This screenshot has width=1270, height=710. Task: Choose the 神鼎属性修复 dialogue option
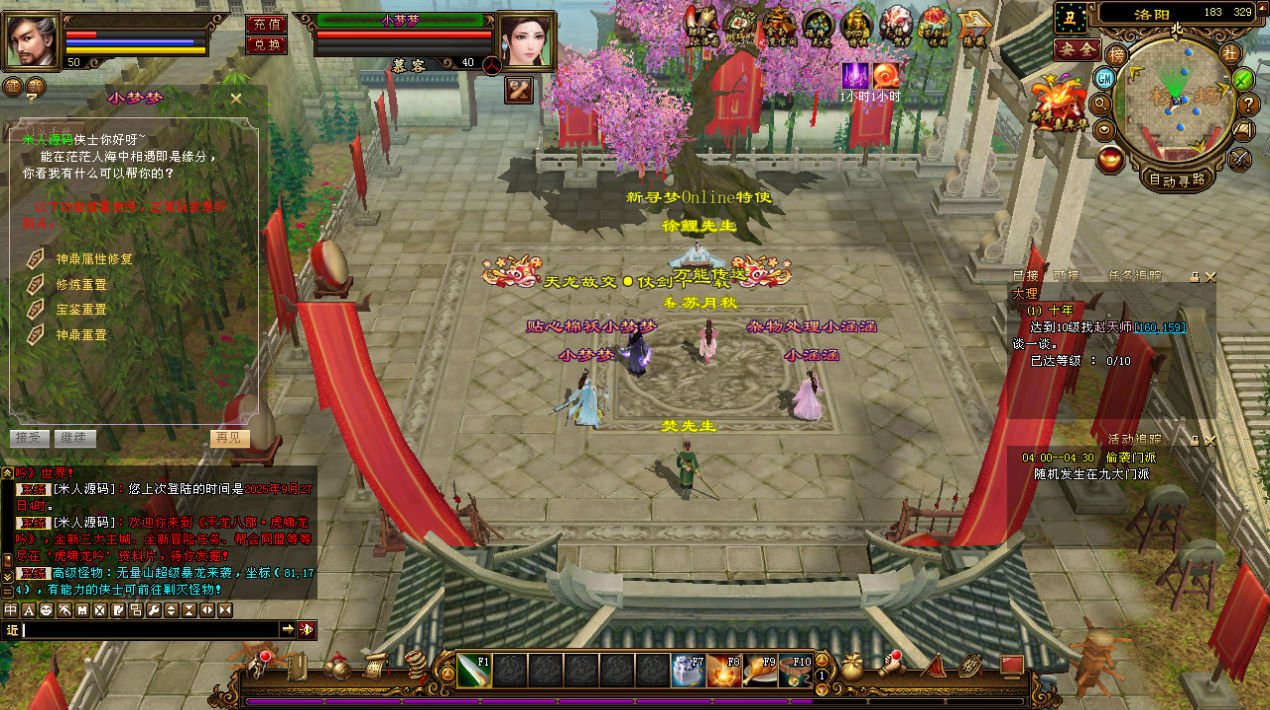coord(94,259)
